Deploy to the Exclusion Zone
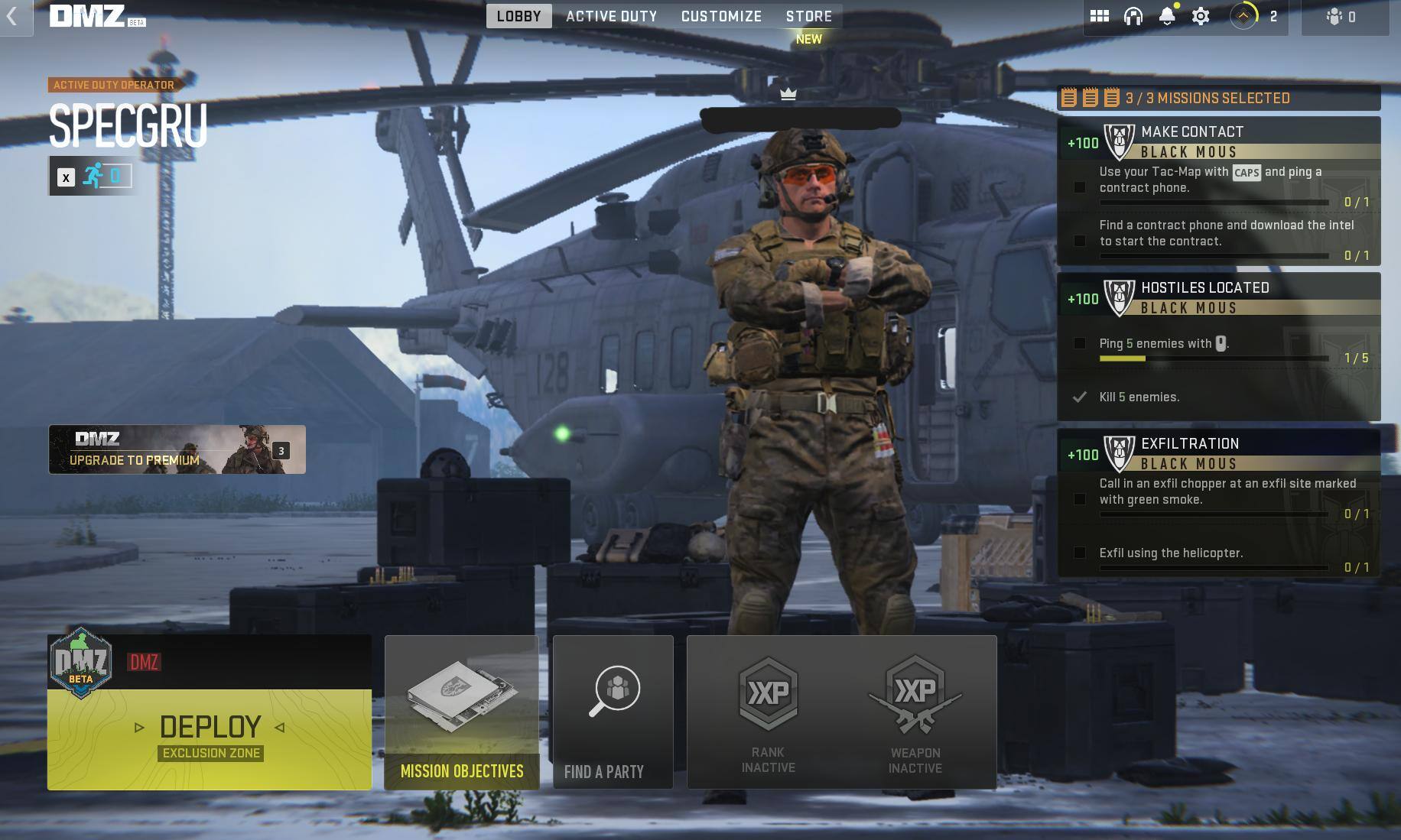The height and width of the screenshot is (840, 1401). coord(210,738)
